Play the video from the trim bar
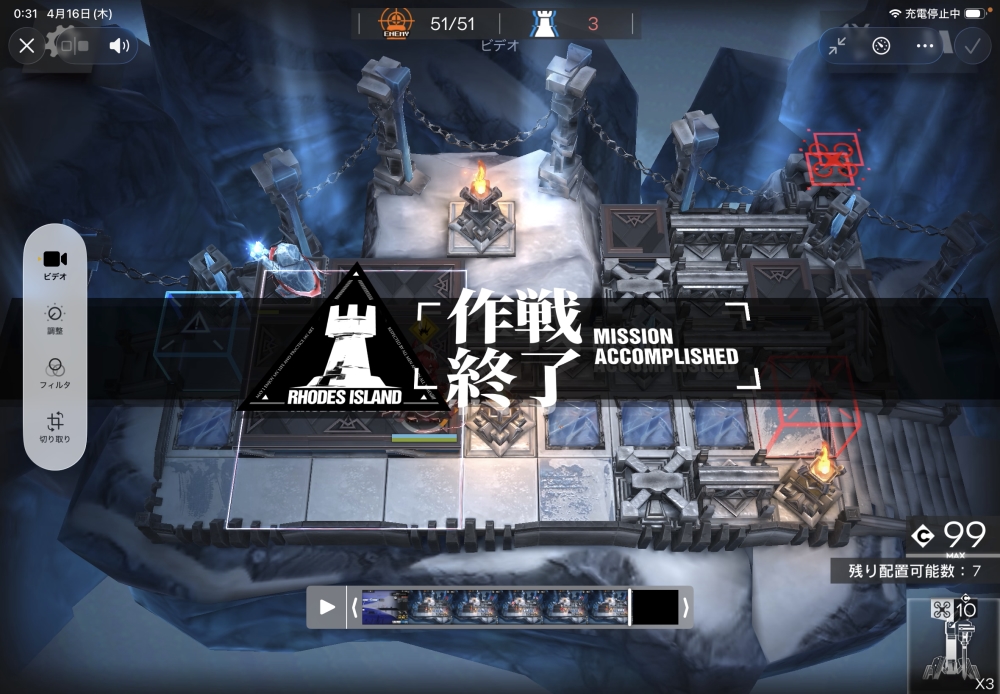This screenshot has height=694, width=1000. (x=327, y=607)
